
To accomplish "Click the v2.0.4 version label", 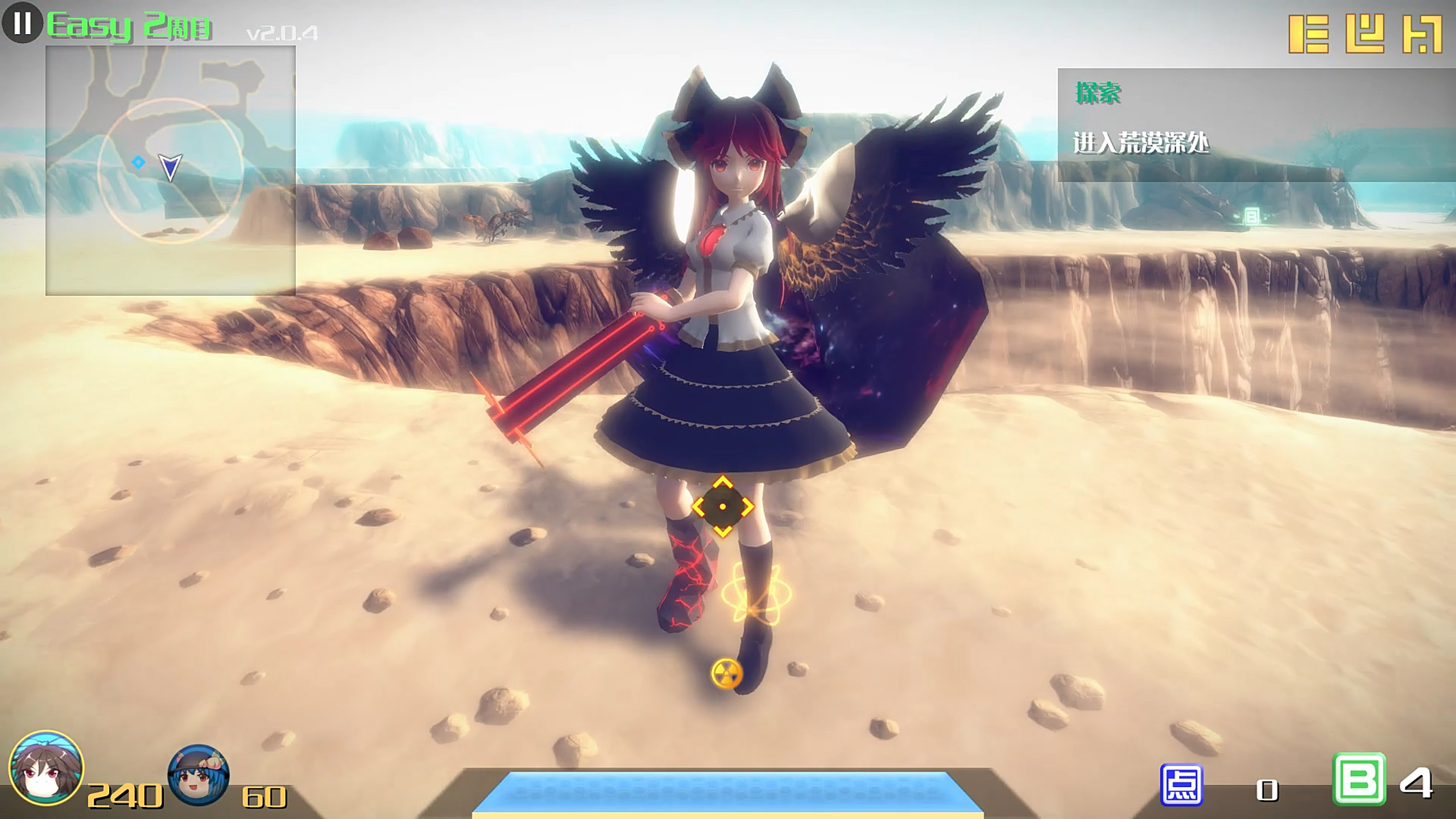I will 283,33.
